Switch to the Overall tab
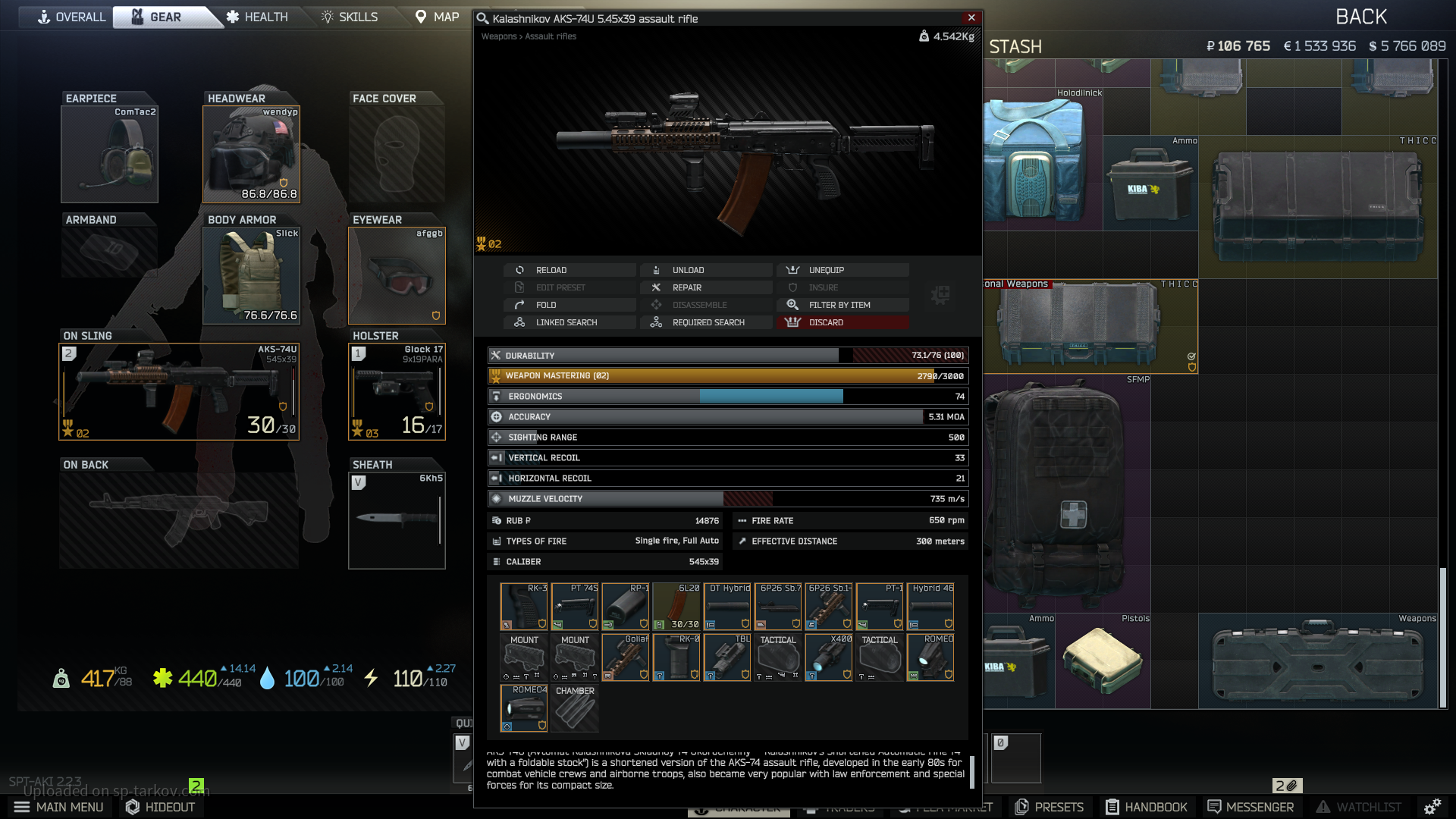This screenshot has height=819, width=1456. tap(72, 17)
